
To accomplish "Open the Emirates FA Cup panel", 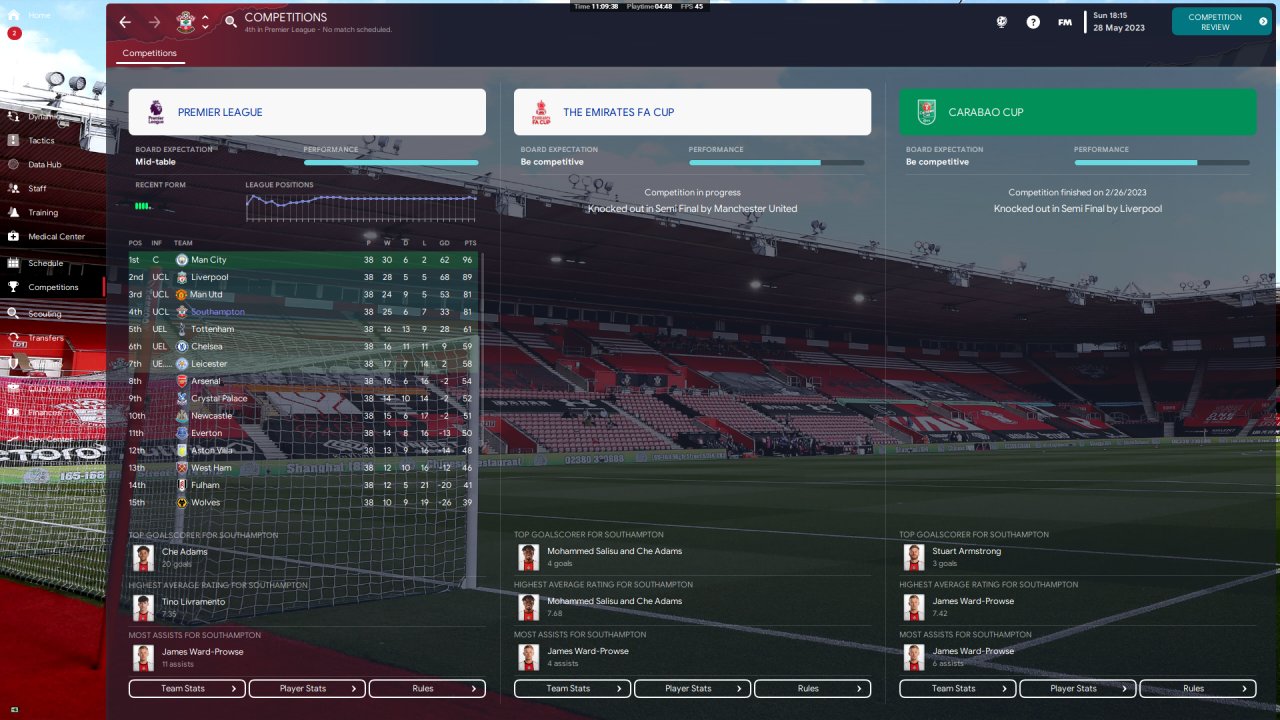I will click(x=692, y=112).
